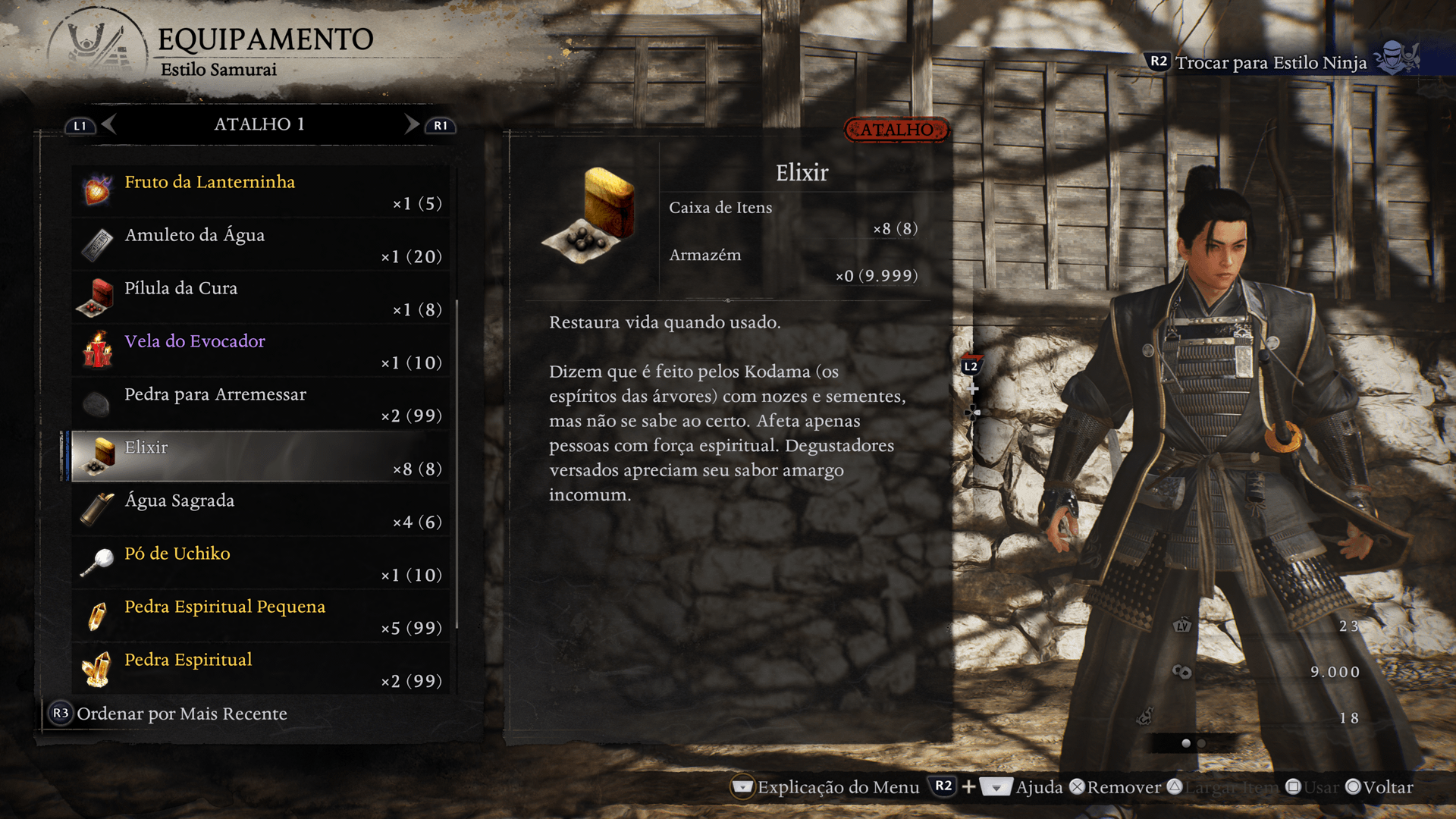This screenshot has width=1456, height=819.
Task: Select Fruto da Lanterninha item row
Action: coord(260,192)
